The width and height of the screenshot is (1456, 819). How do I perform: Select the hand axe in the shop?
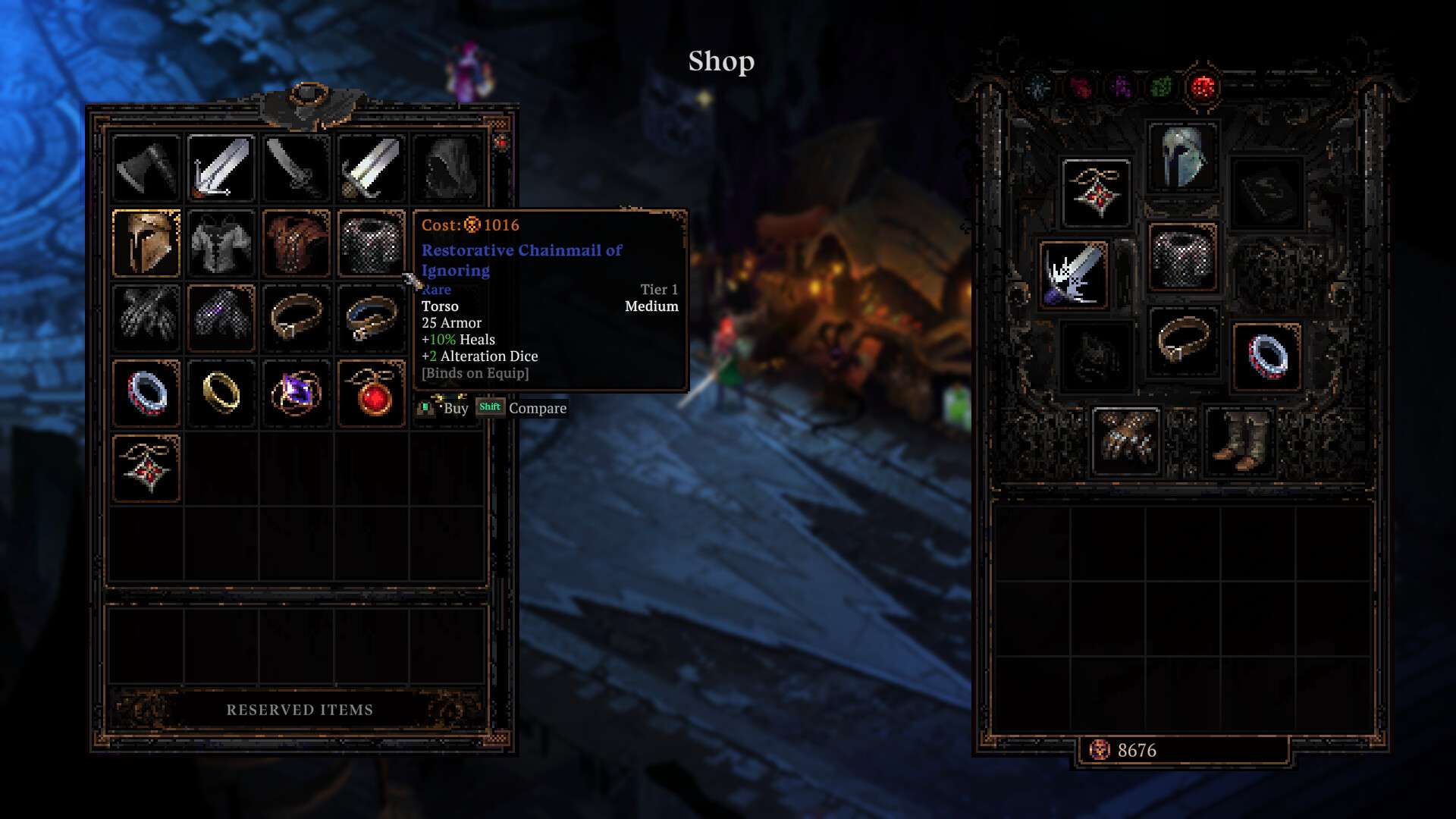point(146,168)
